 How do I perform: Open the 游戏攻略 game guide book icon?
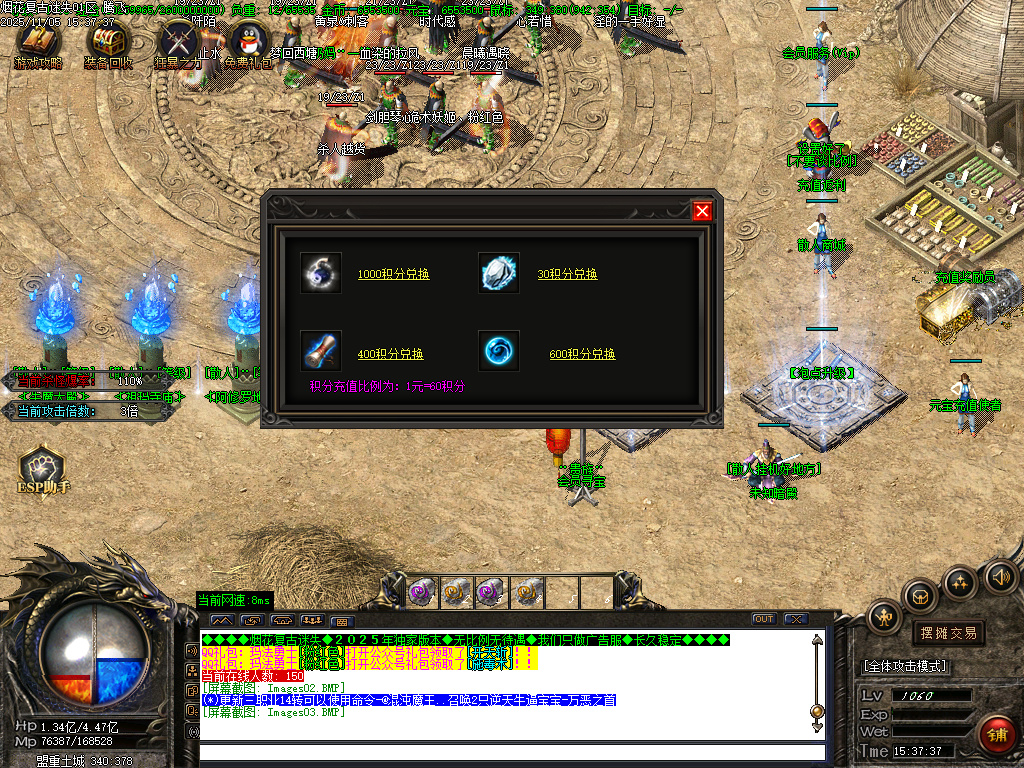tap(38, 43)
